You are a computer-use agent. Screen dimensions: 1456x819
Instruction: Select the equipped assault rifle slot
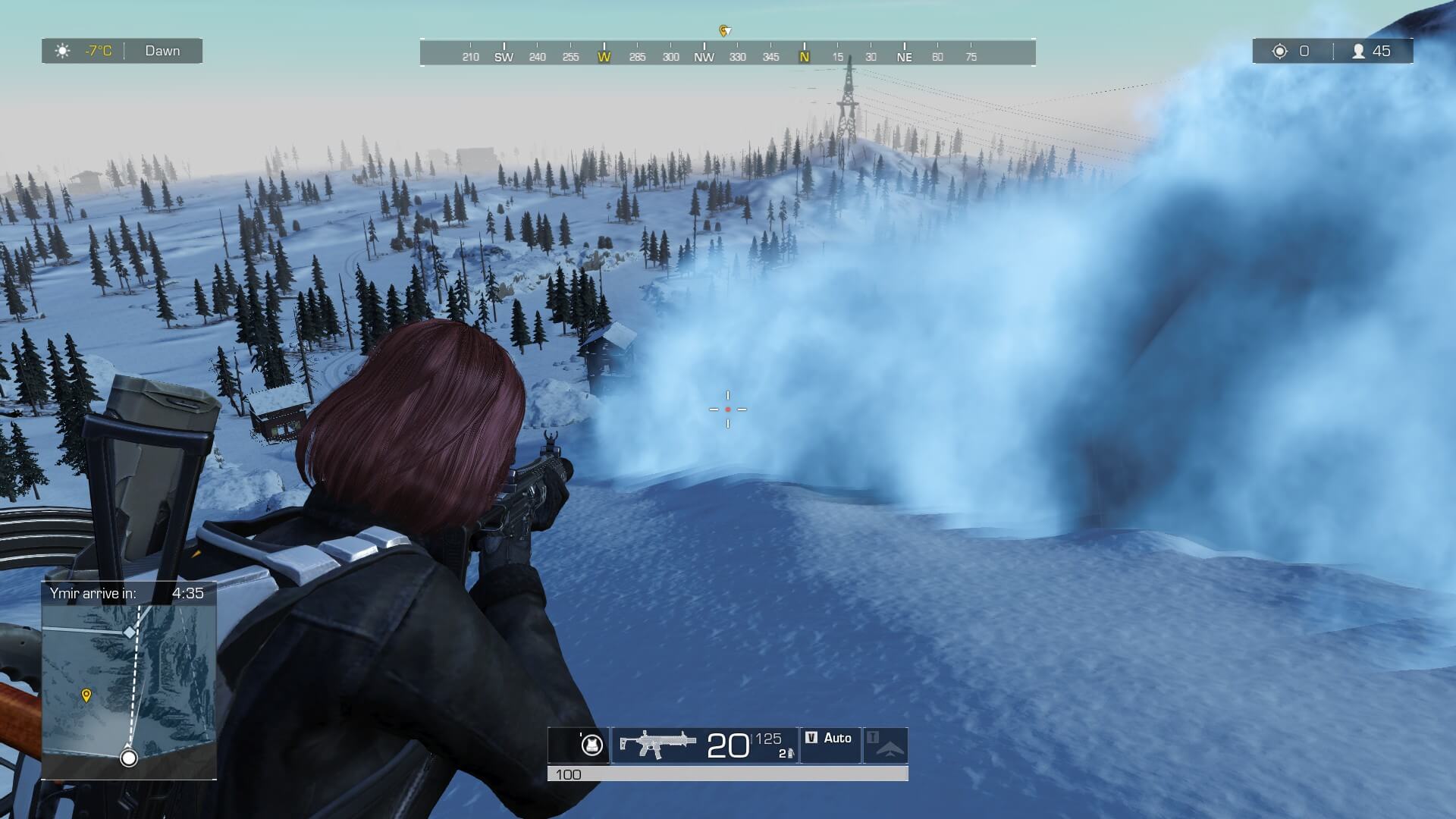click(x=657, y=745)
